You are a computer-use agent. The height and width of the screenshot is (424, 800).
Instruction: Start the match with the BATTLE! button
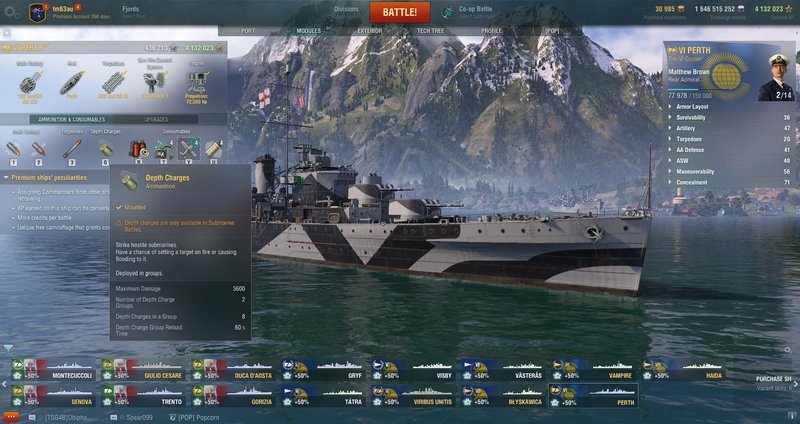coord(400,12)
